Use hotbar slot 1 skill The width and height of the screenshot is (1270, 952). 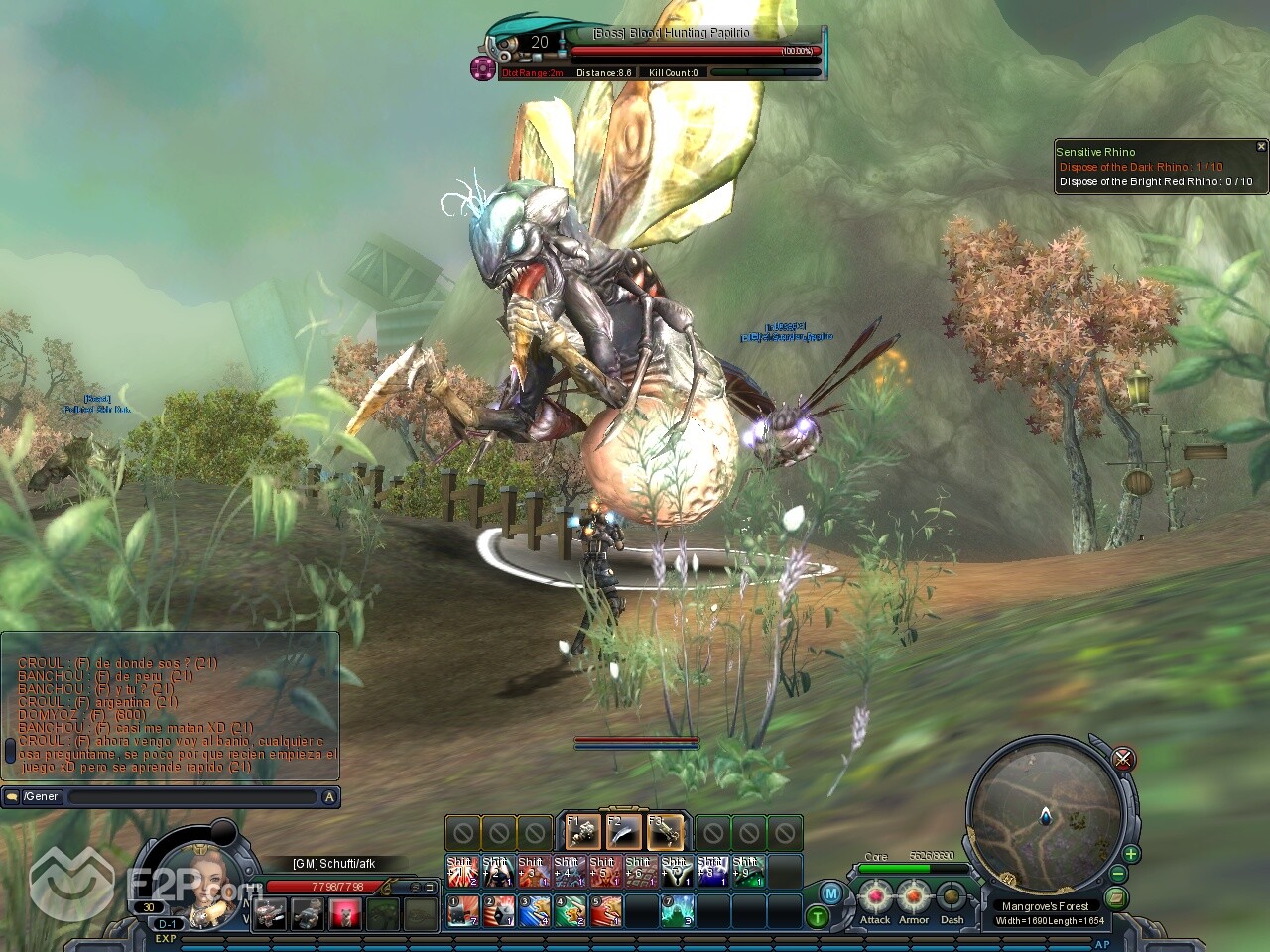(x=461, y=909)
